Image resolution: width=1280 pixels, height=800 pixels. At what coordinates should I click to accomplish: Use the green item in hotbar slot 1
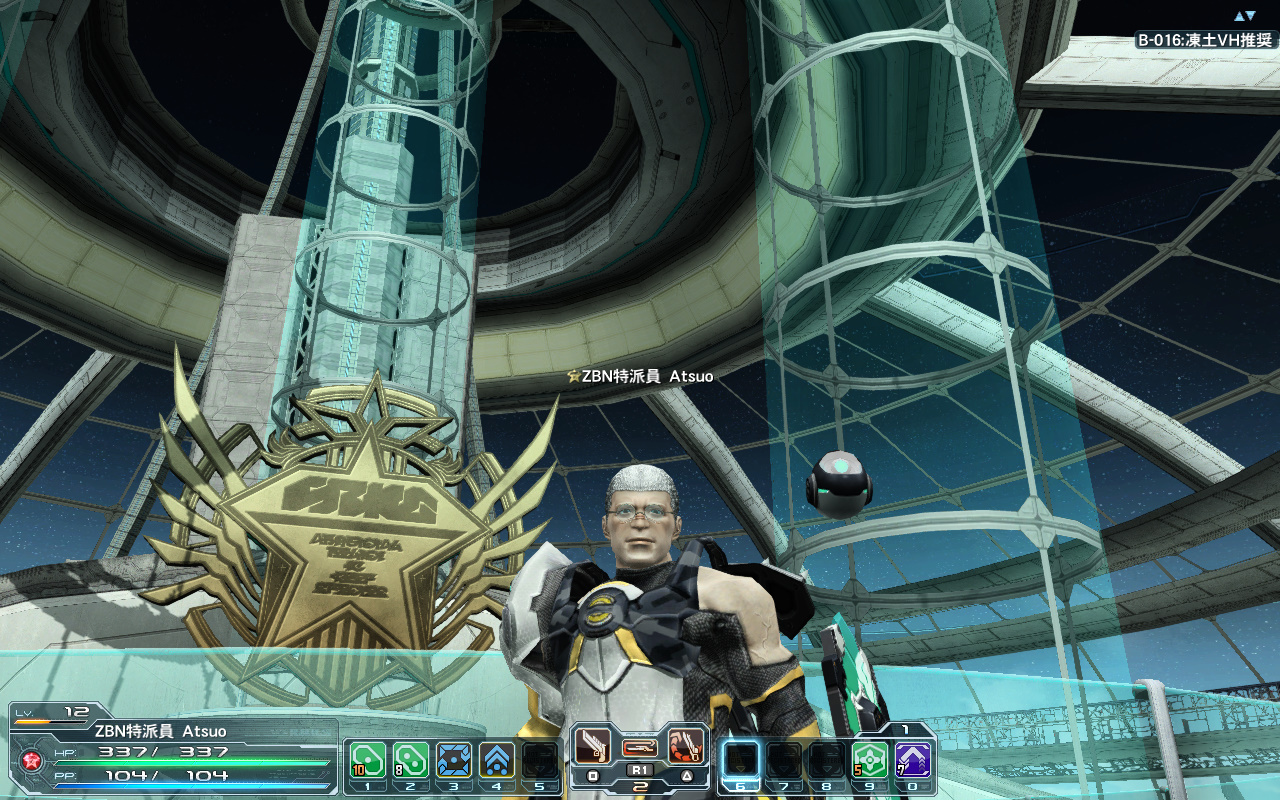click(368, 760)
